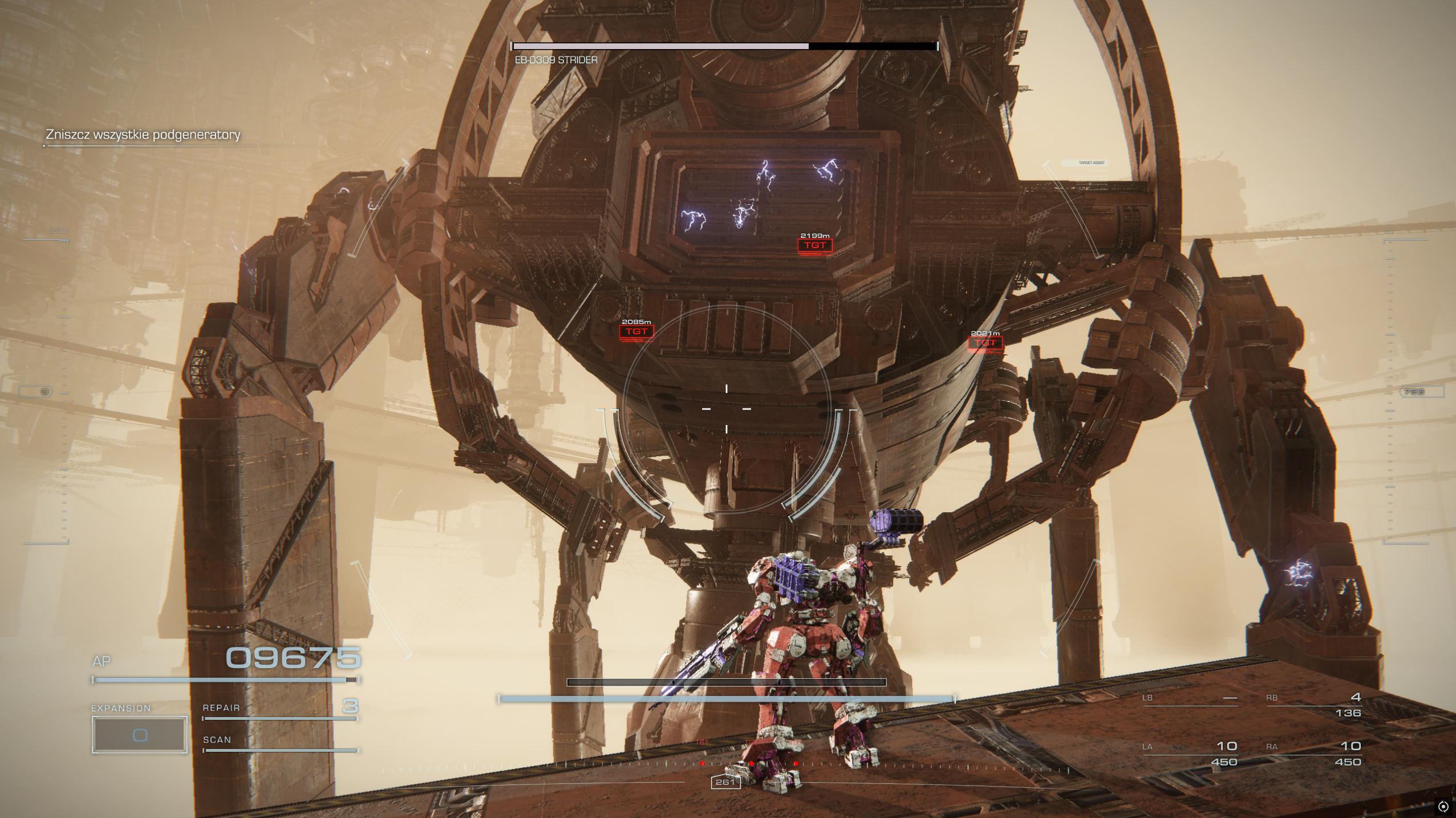Screen dimensions: 1456x818
Task: Open the circular overlay icon in corner
Action: (1443, 807)
